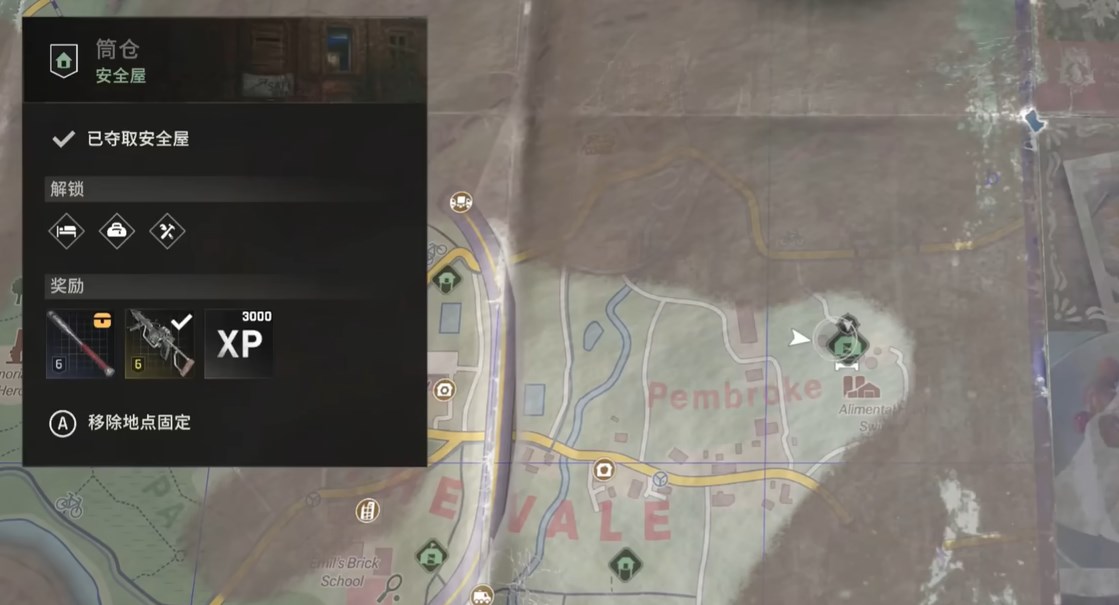Choose the safehouse marker beside Emil's Brick School

(x=432, y=553)
